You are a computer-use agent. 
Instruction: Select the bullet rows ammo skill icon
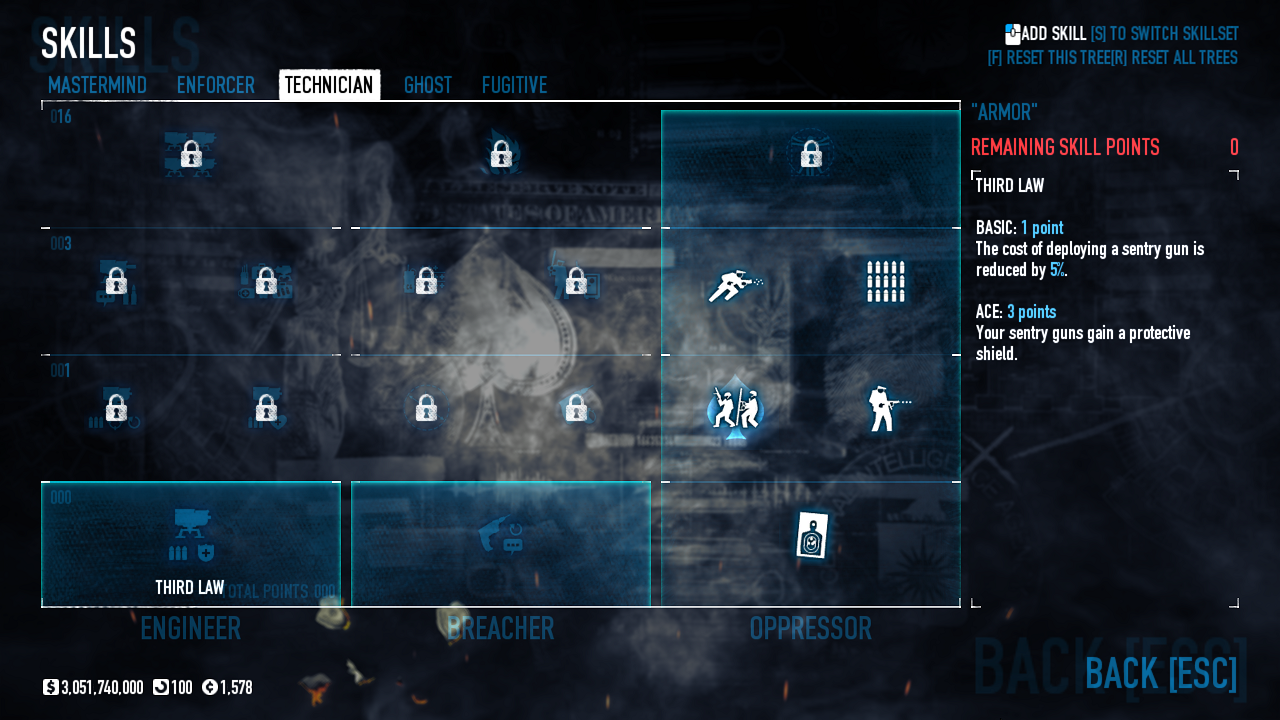click(x=885, y=282)
